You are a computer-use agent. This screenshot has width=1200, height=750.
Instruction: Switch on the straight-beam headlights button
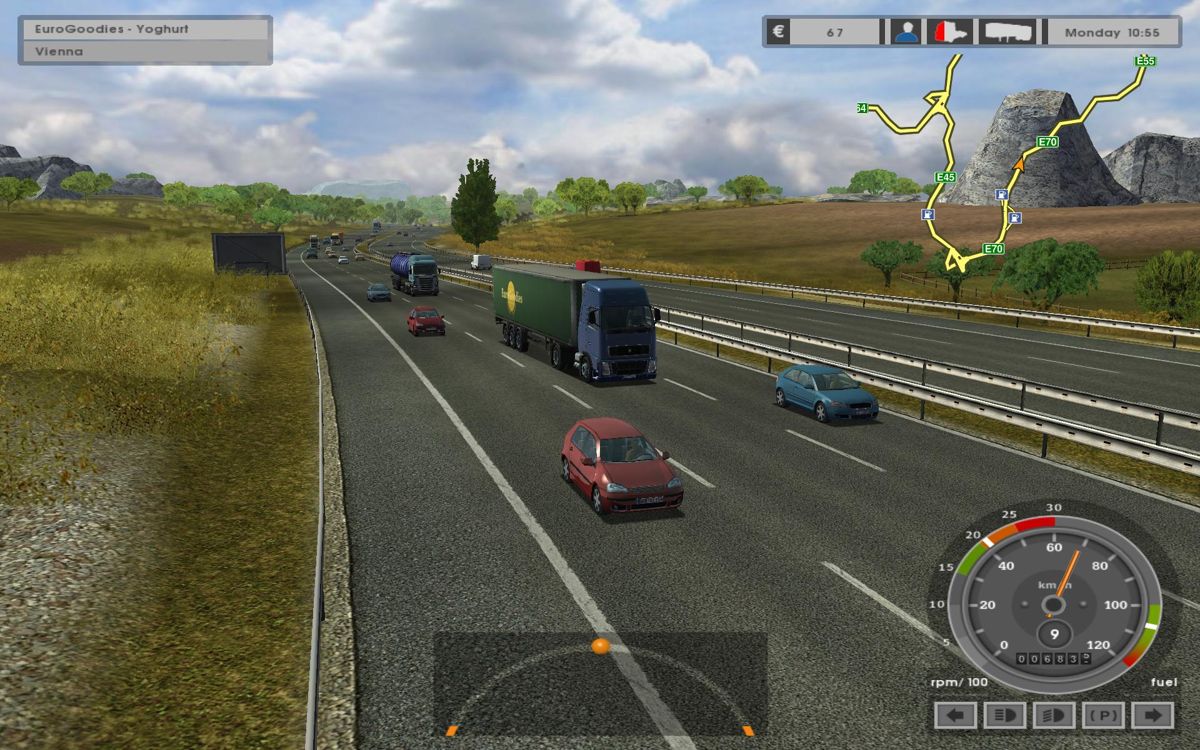click(x=1005, y=715)
